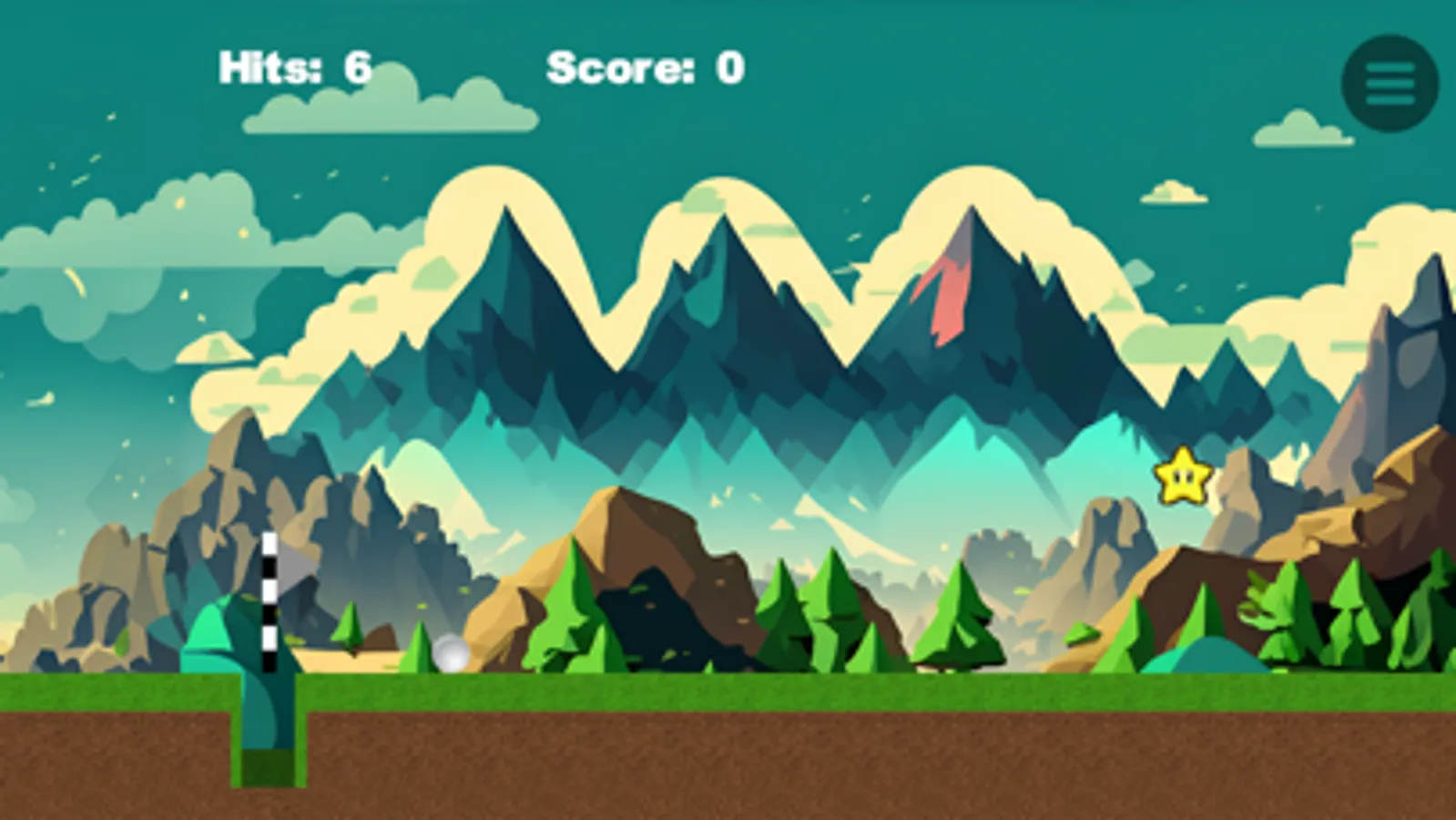Click the blue rock on the right

pyautogui.click(x=1211, y=656)
